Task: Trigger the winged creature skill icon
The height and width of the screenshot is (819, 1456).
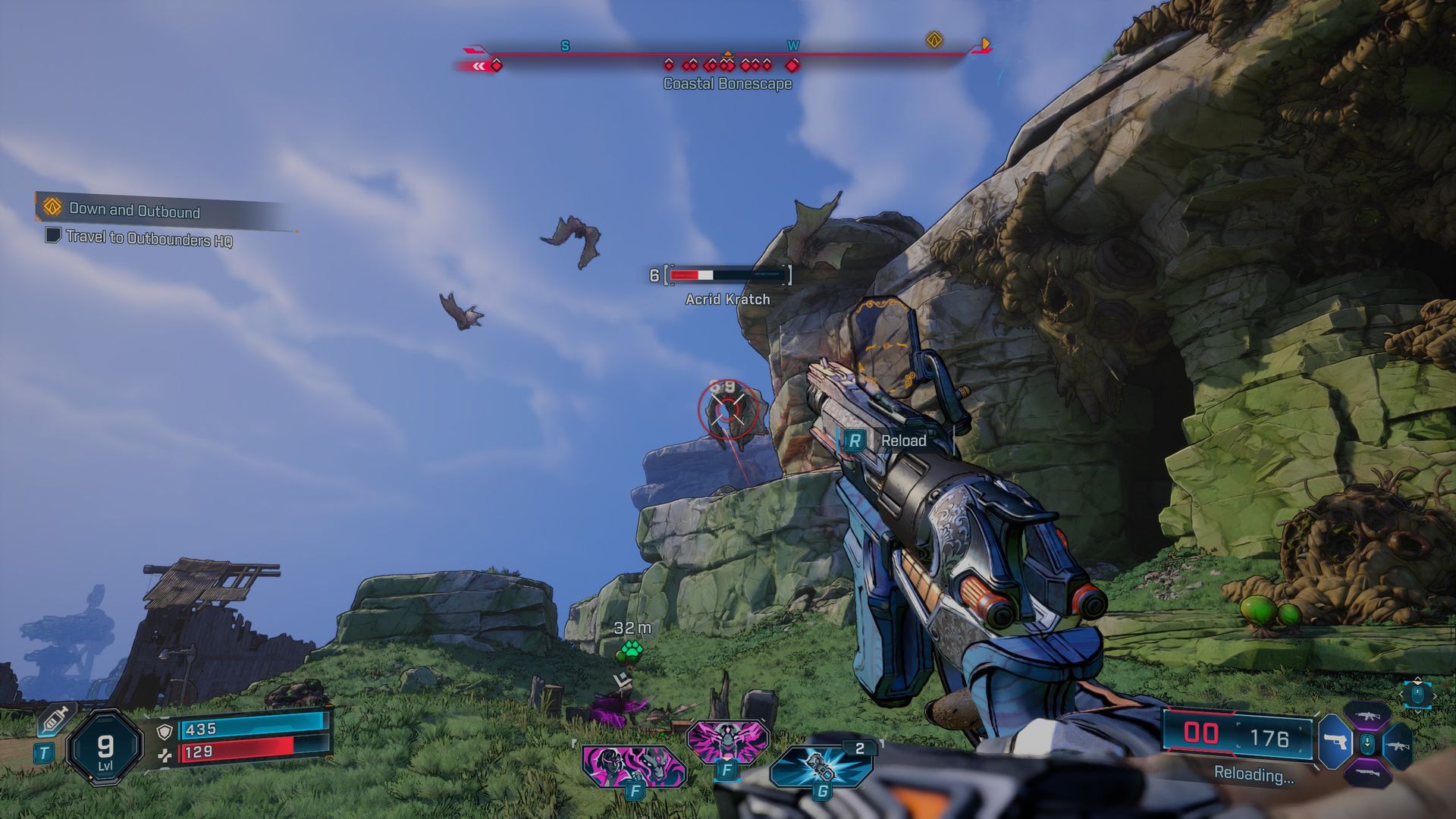Action: point(726,739)
